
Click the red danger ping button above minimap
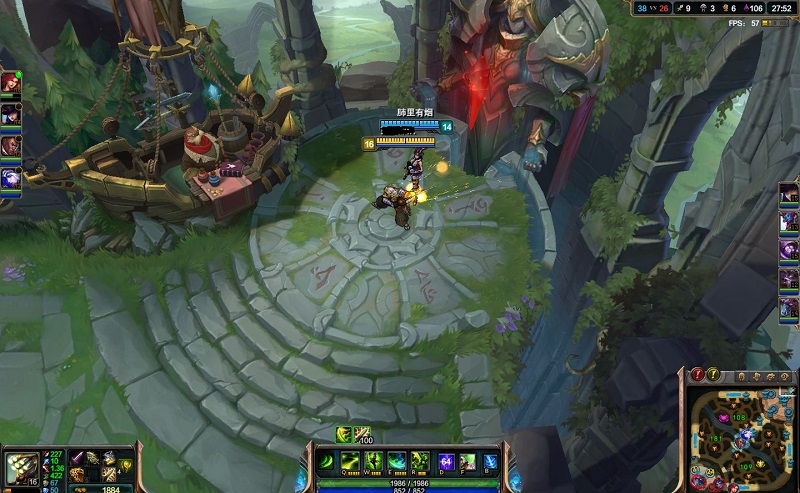tap(697, 374)
